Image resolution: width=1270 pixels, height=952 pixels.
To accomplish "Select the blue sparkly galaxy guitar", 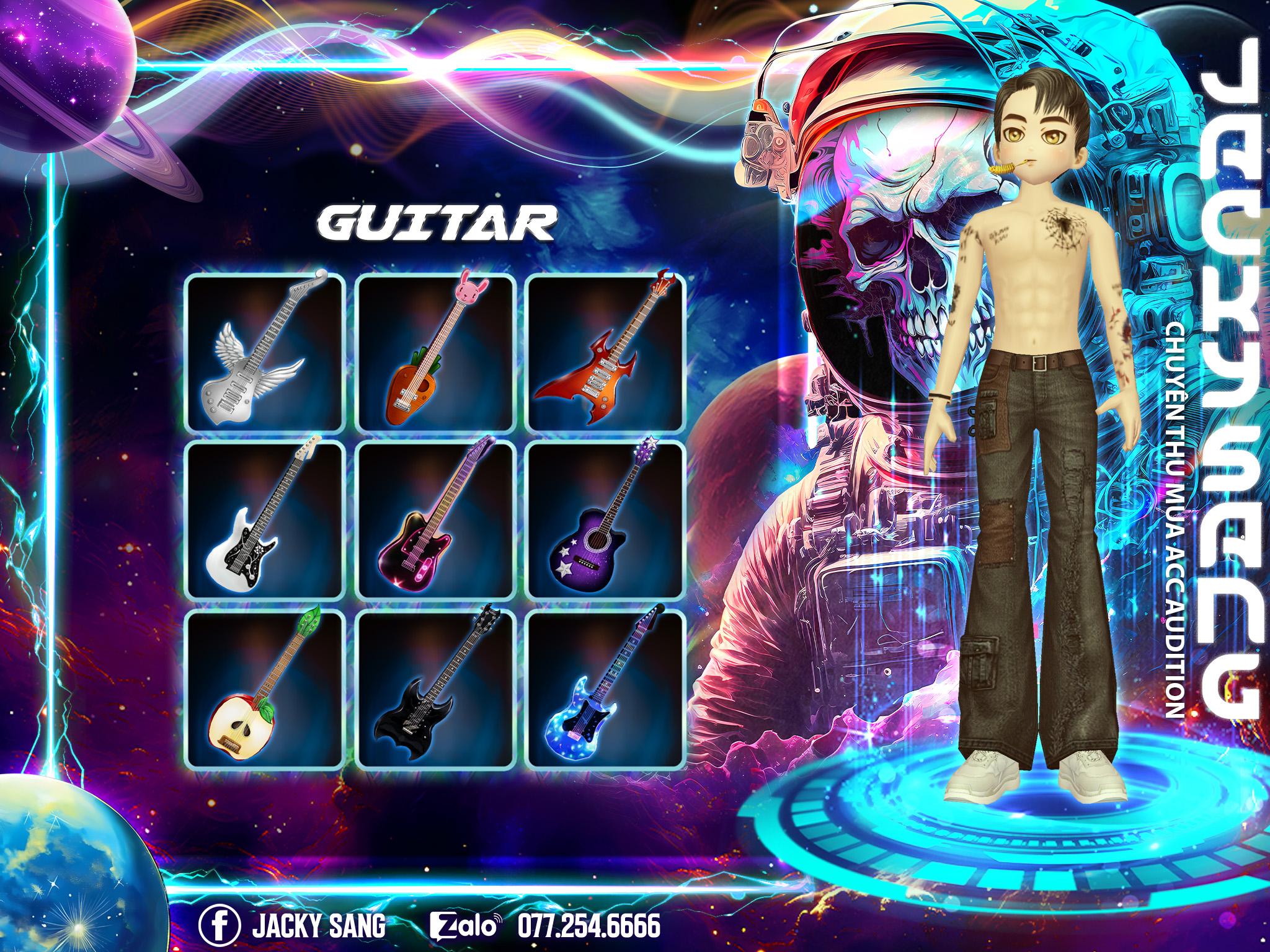I will (x=605, y=690).
